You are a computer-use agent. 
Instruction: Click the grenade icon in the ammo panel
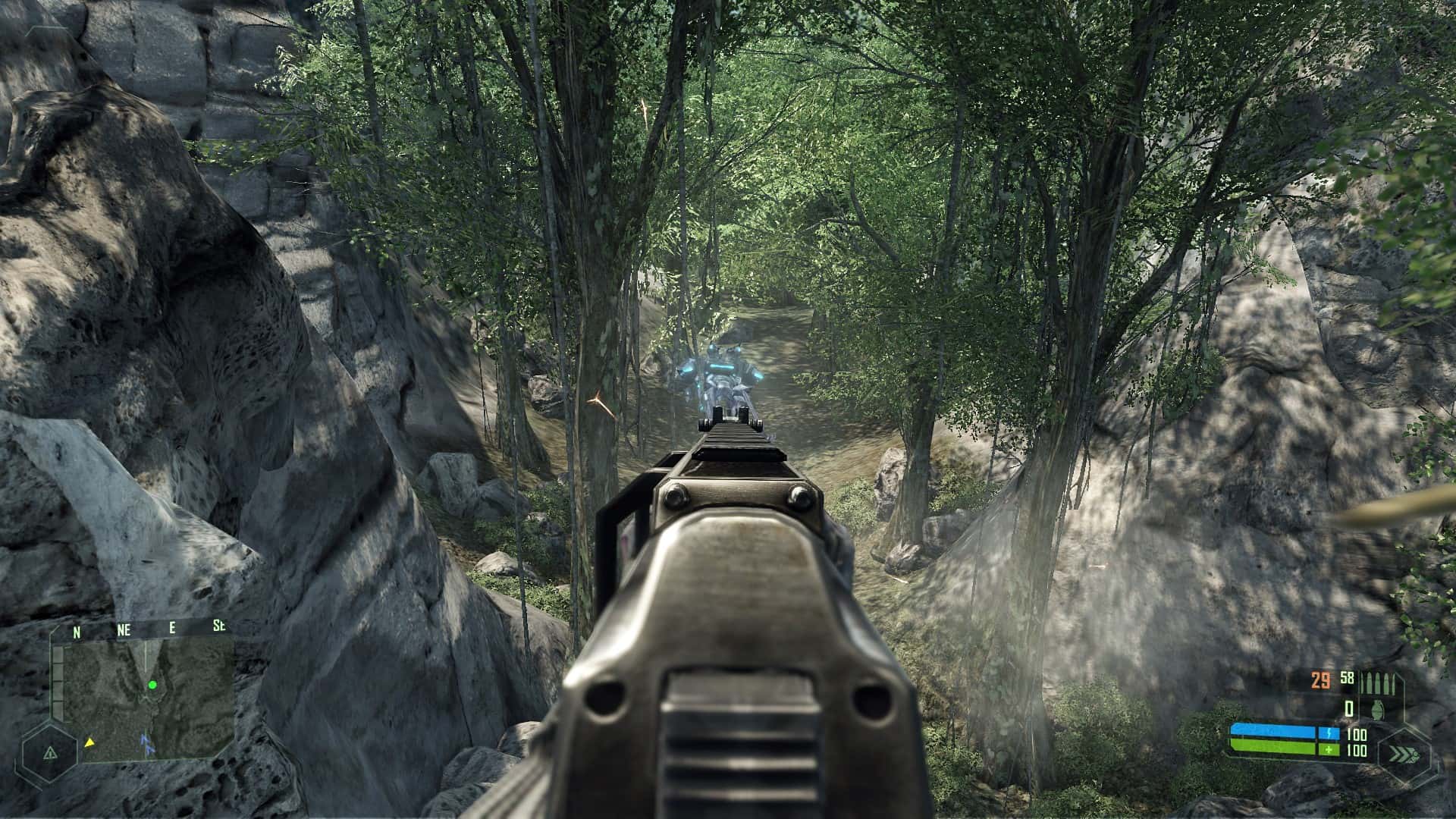pos(1378,709)
